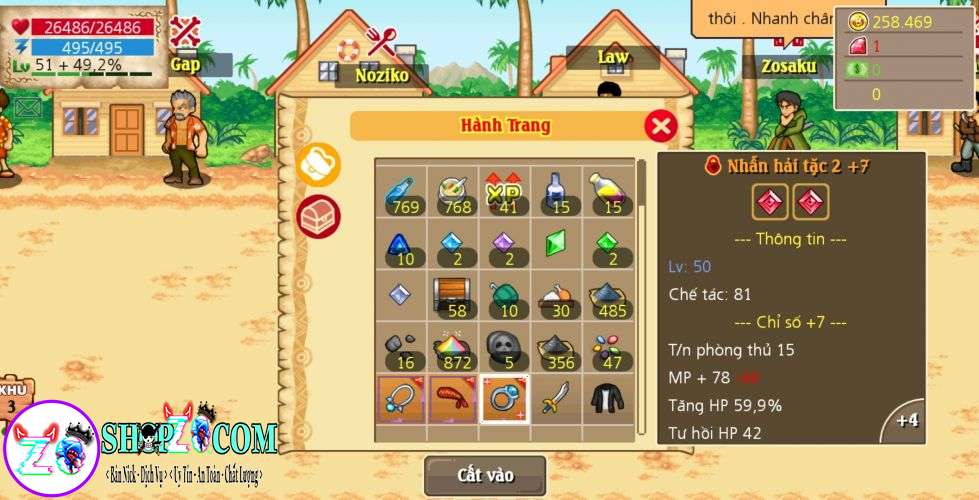This screenshot has width=979, height=500.
Task: Select the black skull item slot
Action: tap(504, 346)
